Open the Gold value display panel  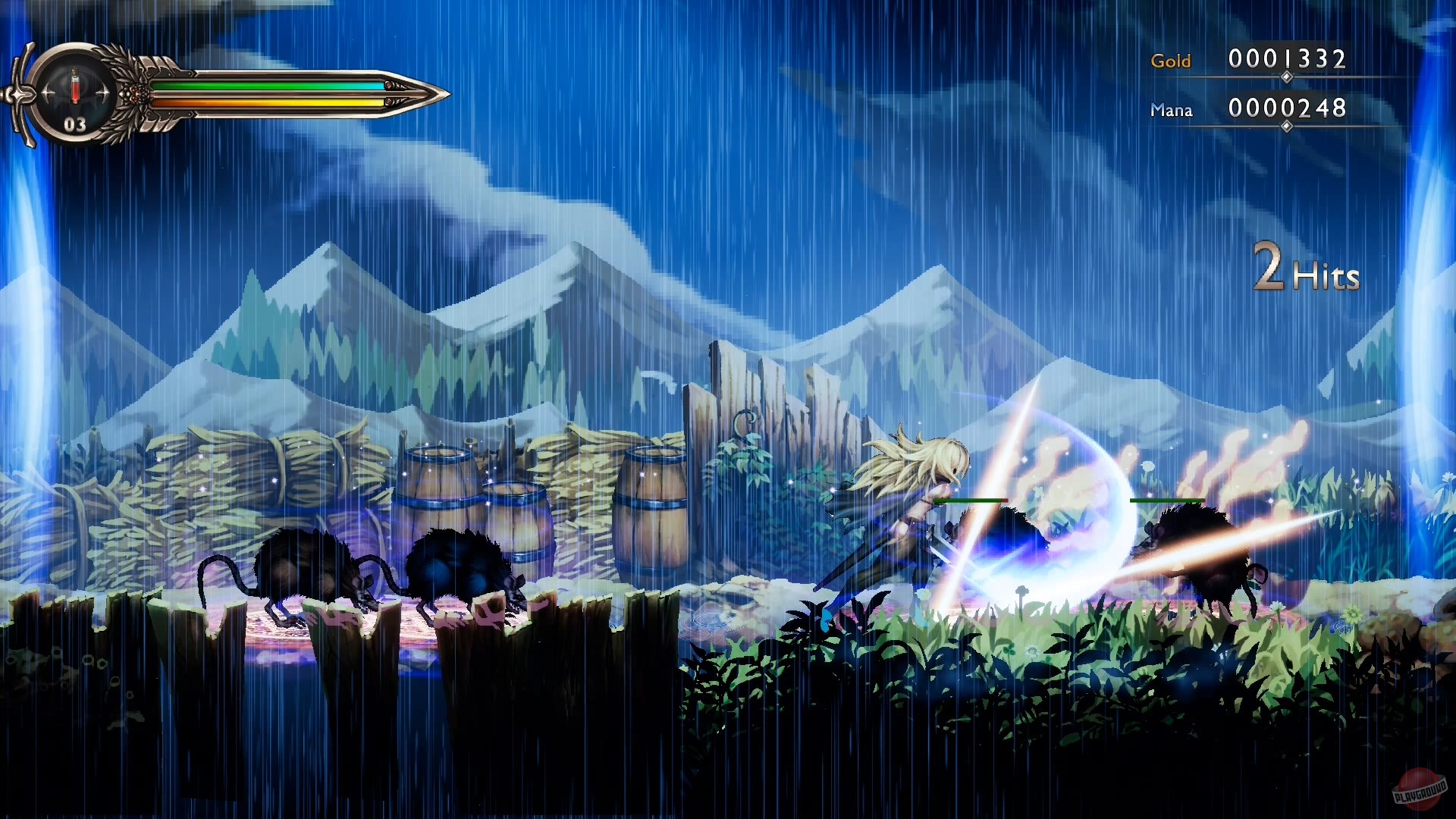pyautogui.click(x=1286, y=60)
